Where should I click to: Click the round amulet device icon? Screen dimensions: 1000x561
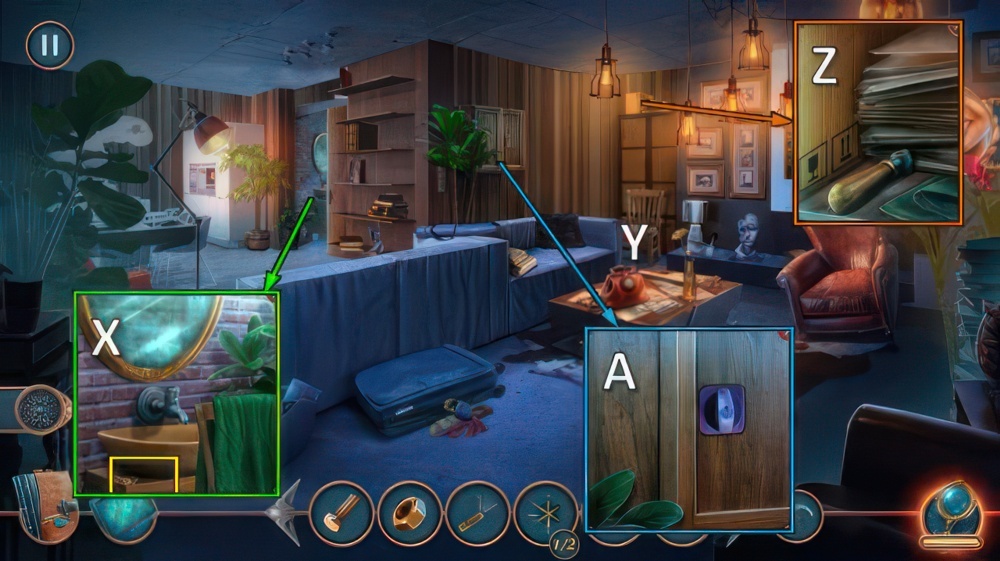(40, 409)
